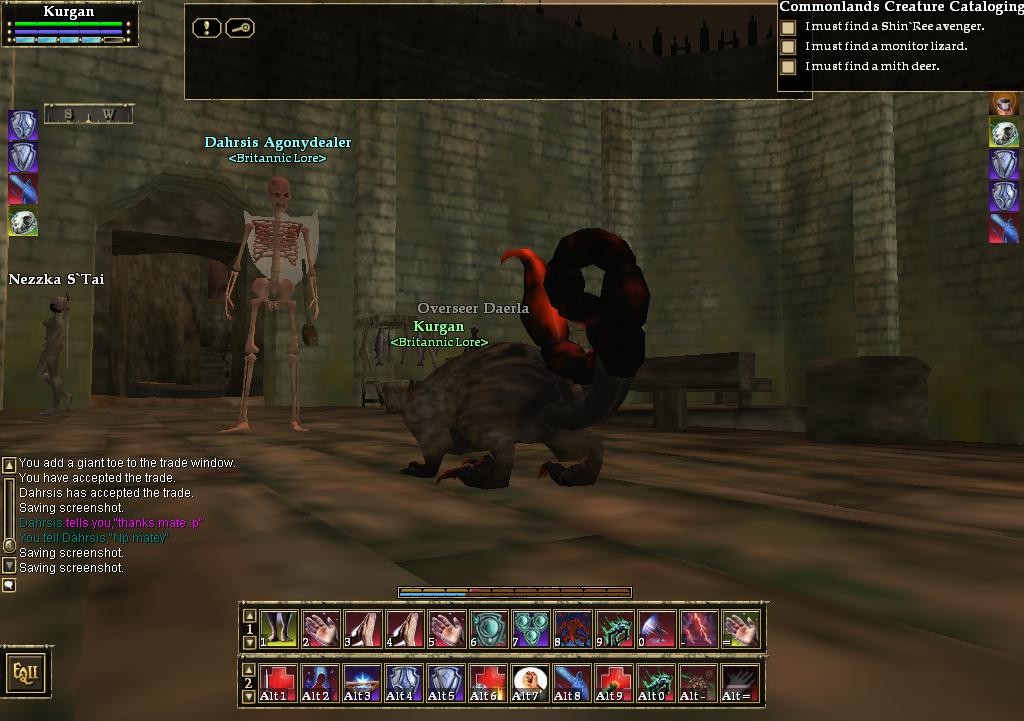Open the EQII main menu button
The height and width of the screenshot is (721, 1024).
coord(25,672)
